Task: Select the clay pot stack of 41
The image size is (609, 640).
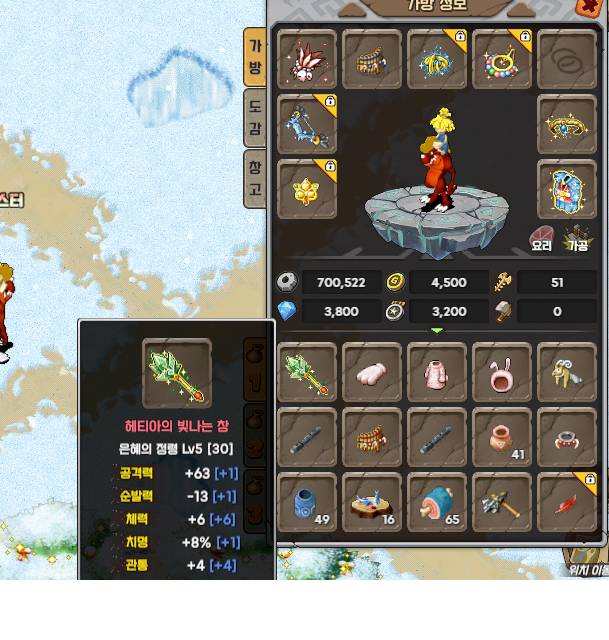Action: click(501, 437)
